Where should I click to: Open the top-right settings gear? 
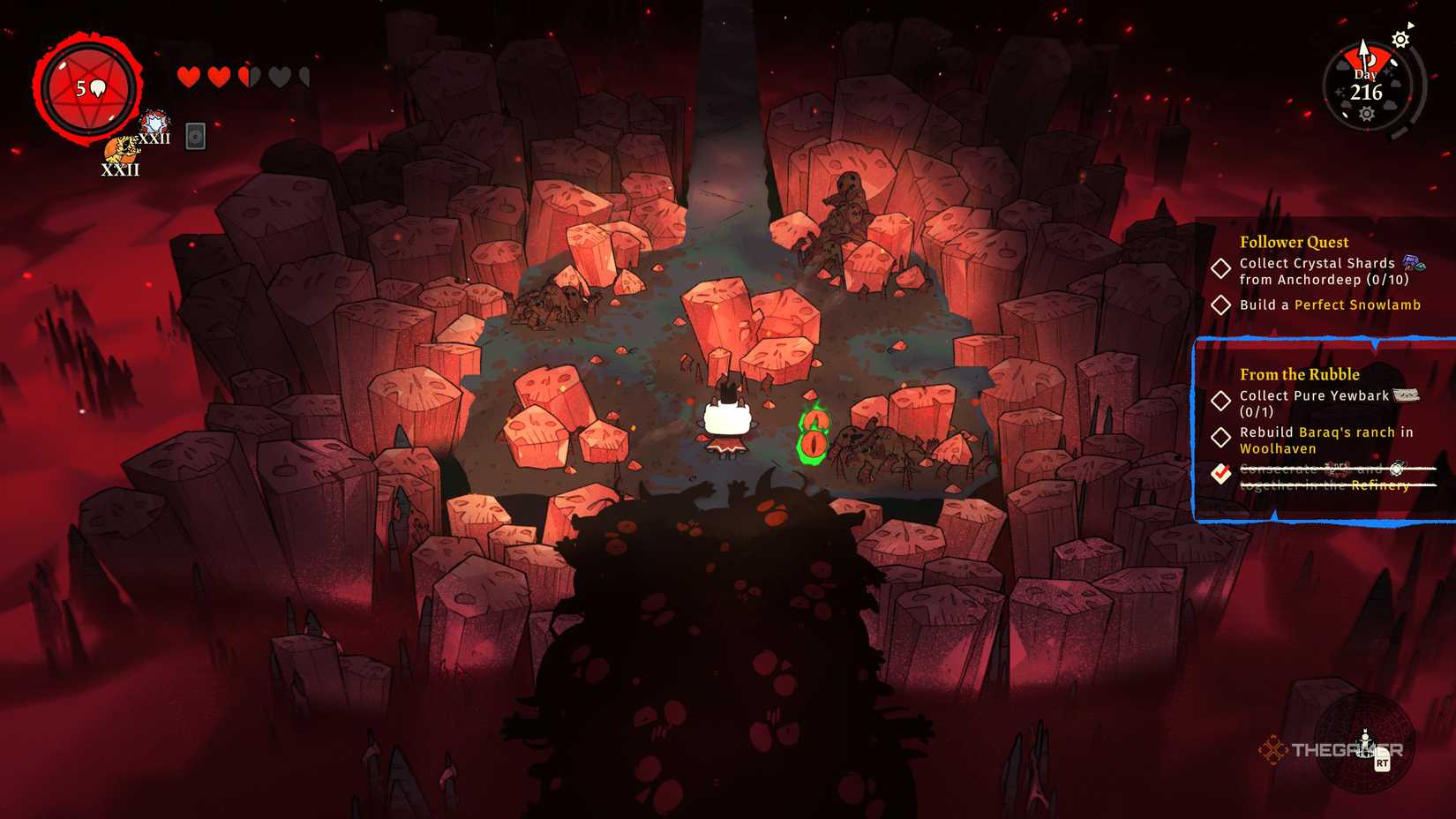pyautogui.click(x=1400, y=39)
